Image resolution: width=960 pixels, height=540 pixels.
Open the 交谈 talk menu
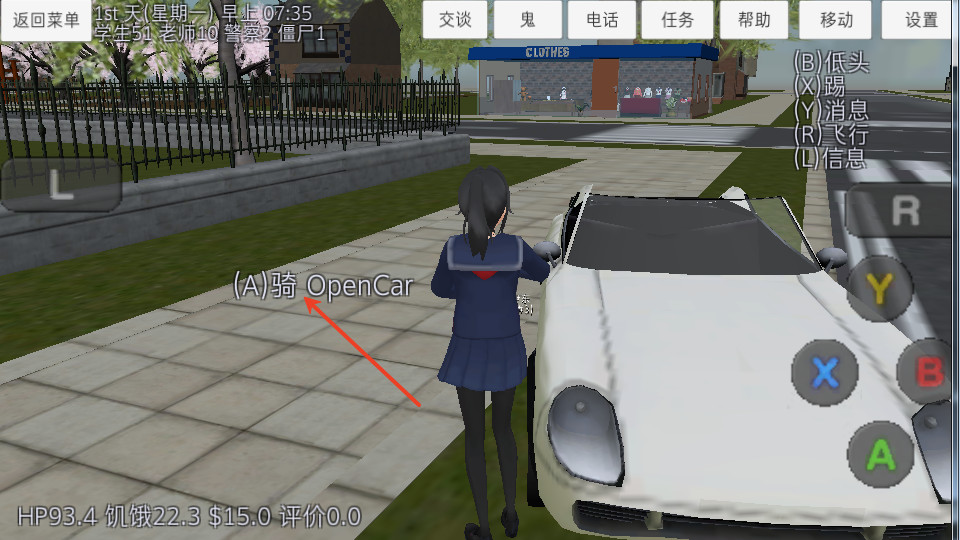coord(455,20)
